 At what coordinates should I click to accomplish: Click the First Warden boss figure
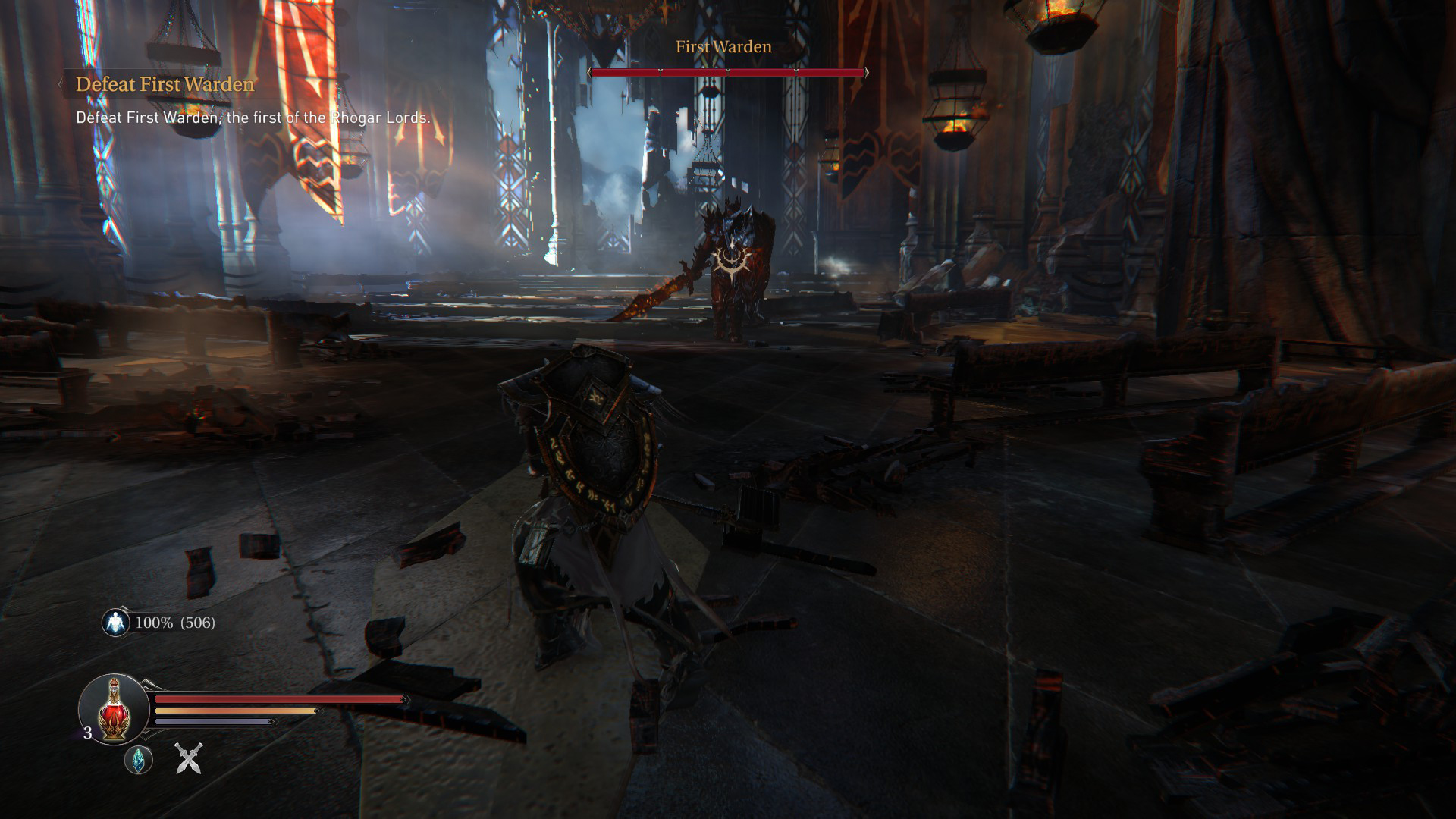coord(732,258)
